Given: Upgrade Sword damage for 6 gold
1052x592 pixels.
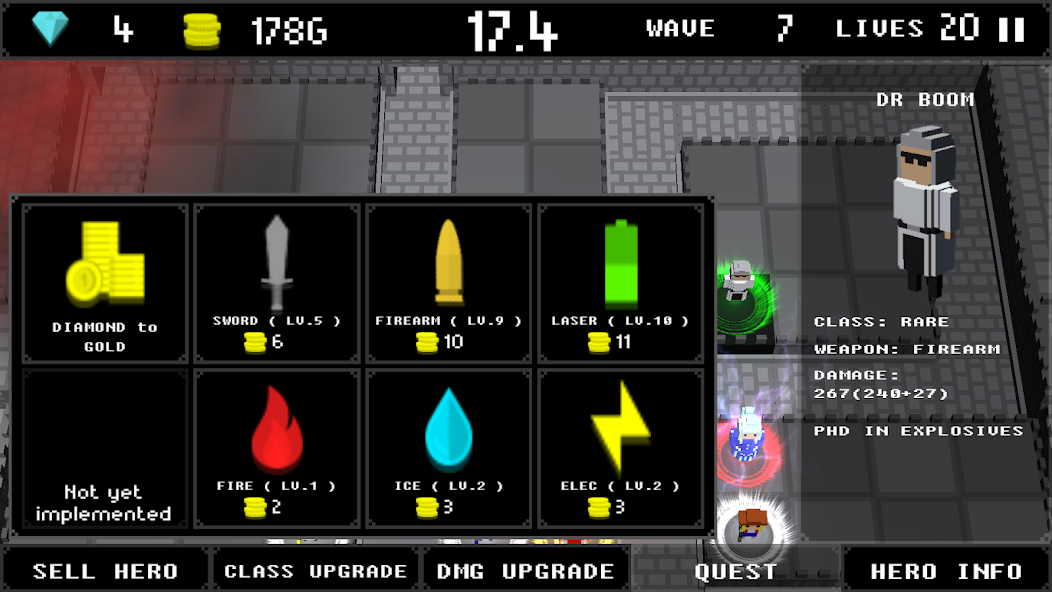Looking at the screenshot, I should click(277, 283).
